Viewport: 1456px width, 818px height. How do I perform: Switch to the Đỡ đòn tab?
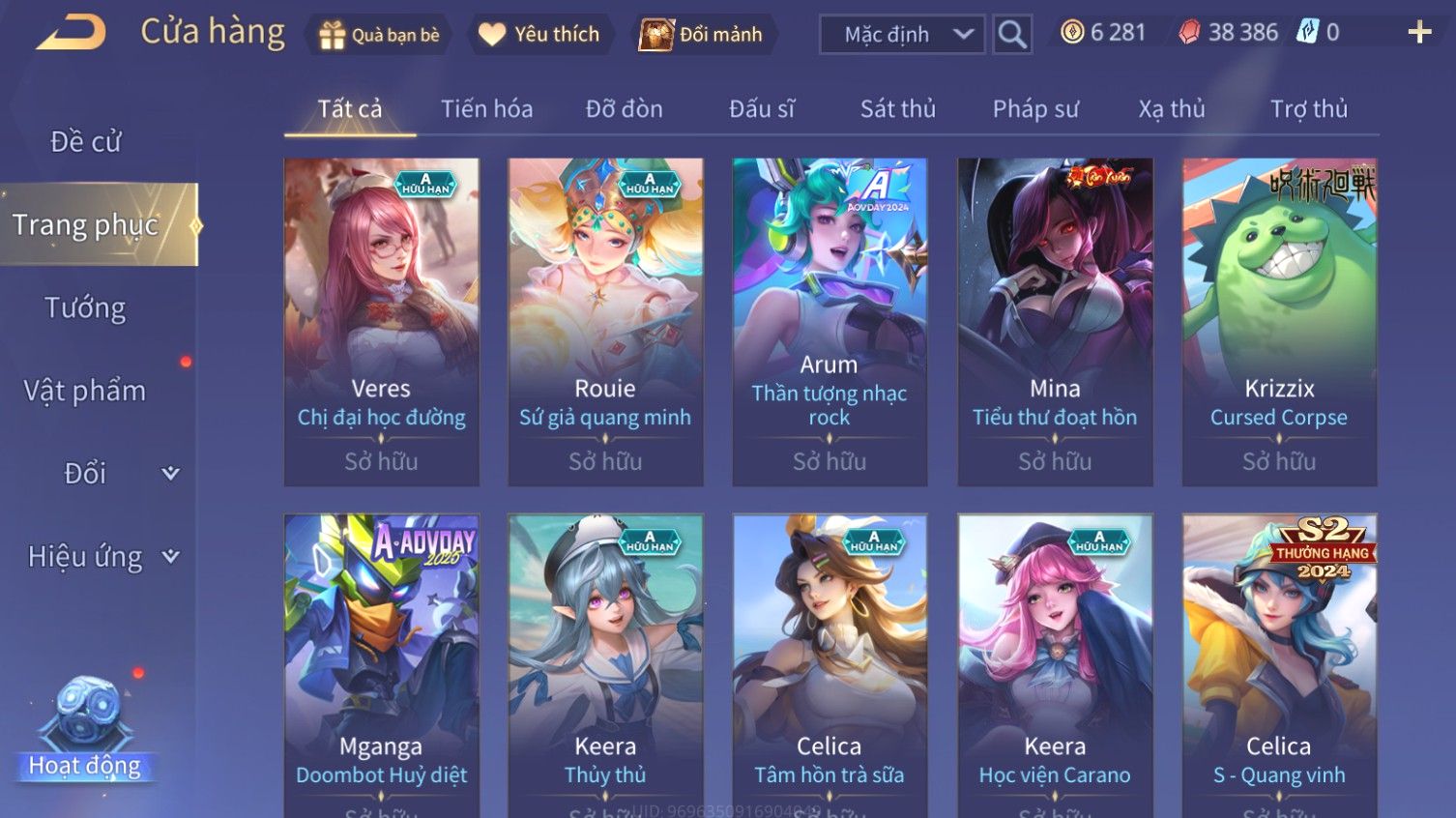click(624, 109)
